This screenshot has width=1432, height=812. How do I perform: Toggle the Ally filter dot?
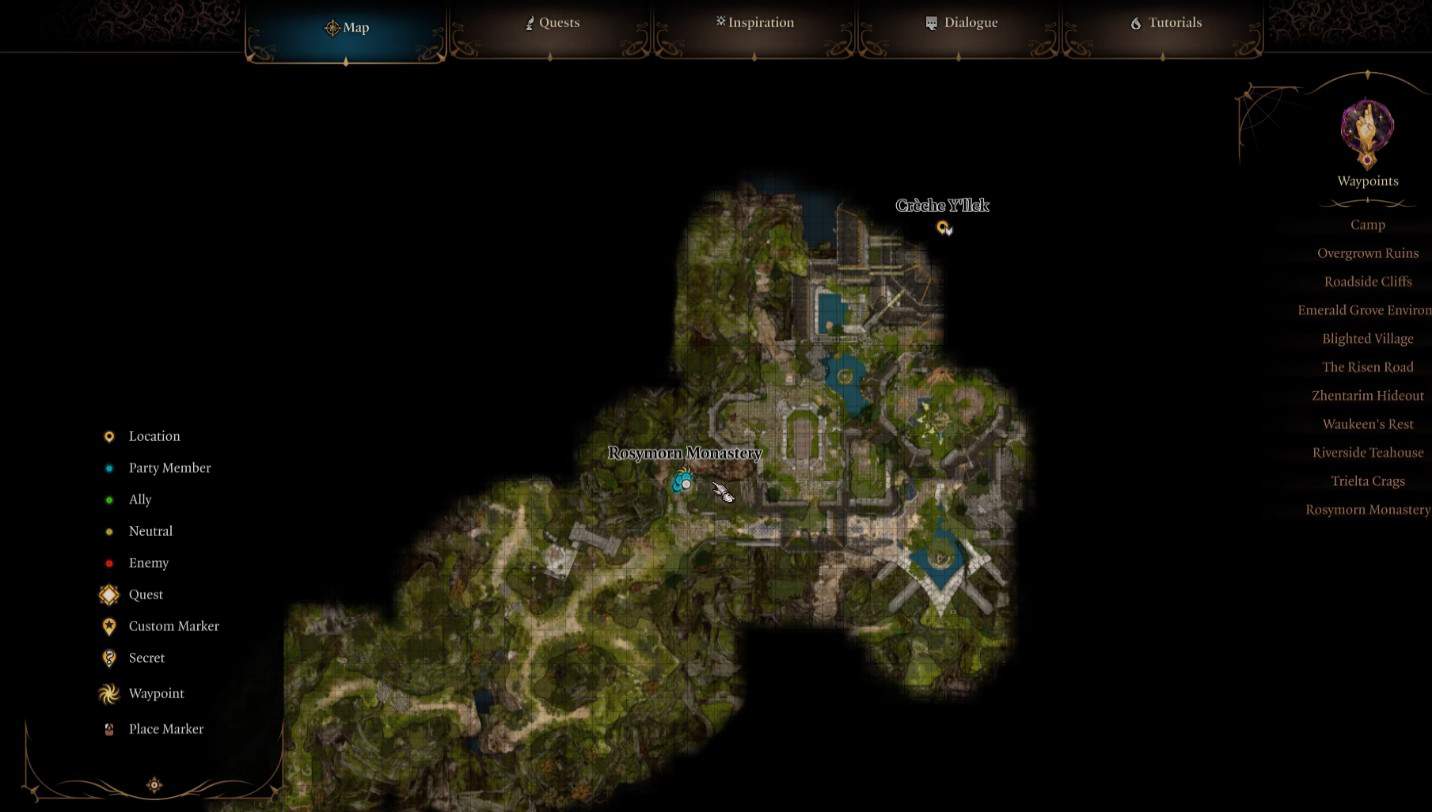coord(108,499)
